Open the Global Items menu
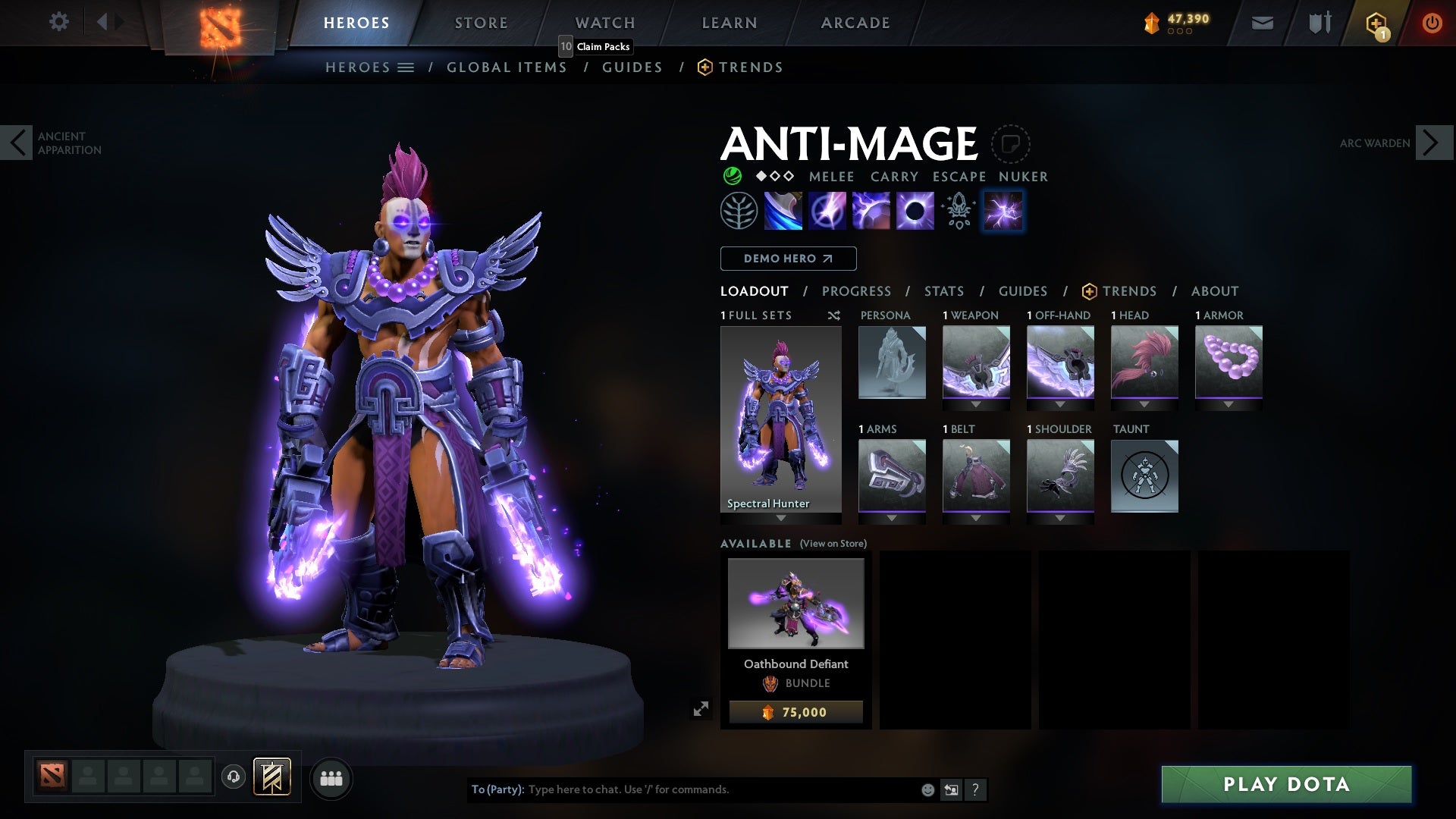Screen dimensions: 1456x819 pyautogui.click(x=507, y=67)
